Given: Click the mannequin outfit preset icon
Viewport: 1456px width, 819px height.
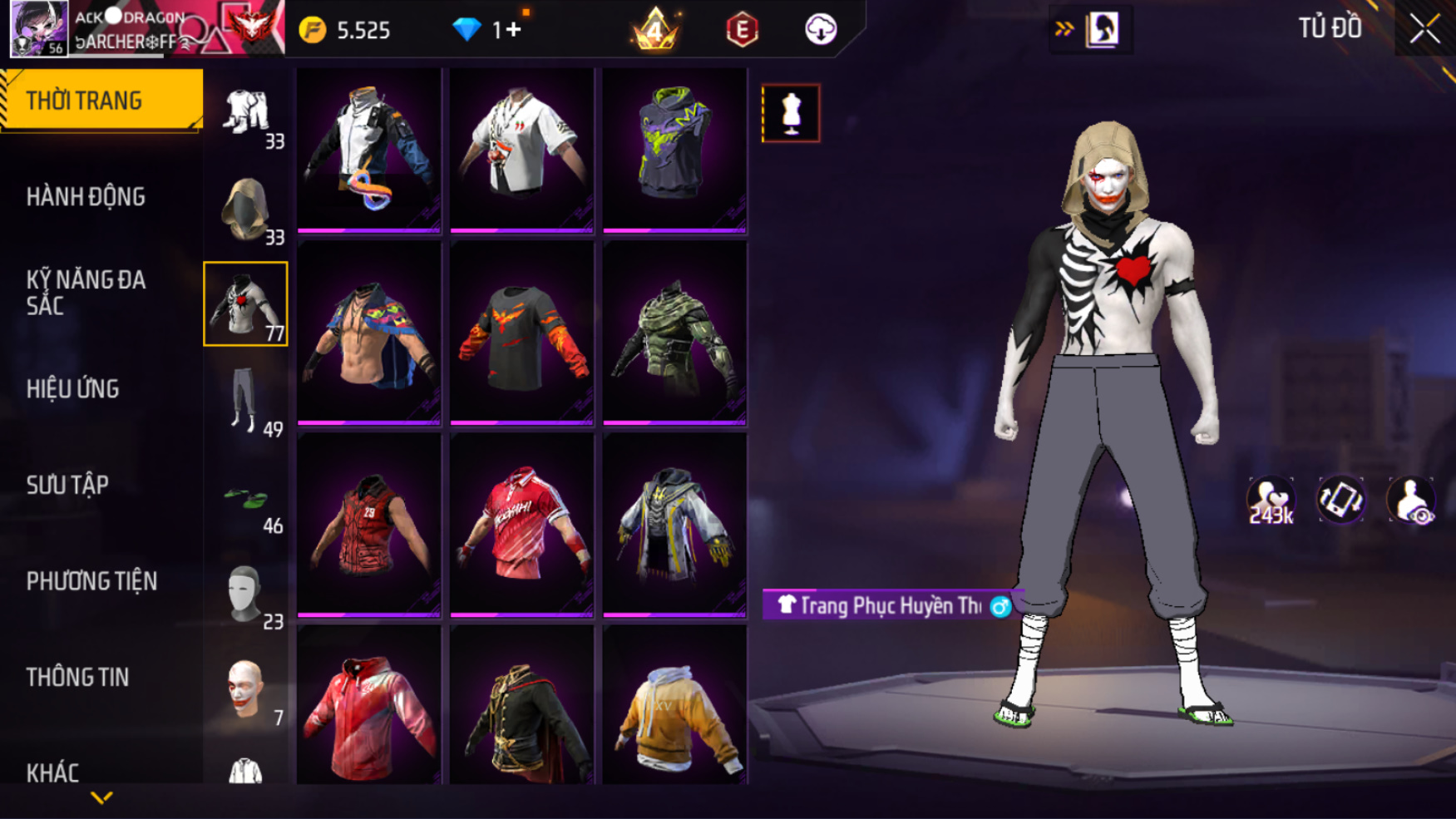Looking at the screenshot, I should [x=790, y=112].
